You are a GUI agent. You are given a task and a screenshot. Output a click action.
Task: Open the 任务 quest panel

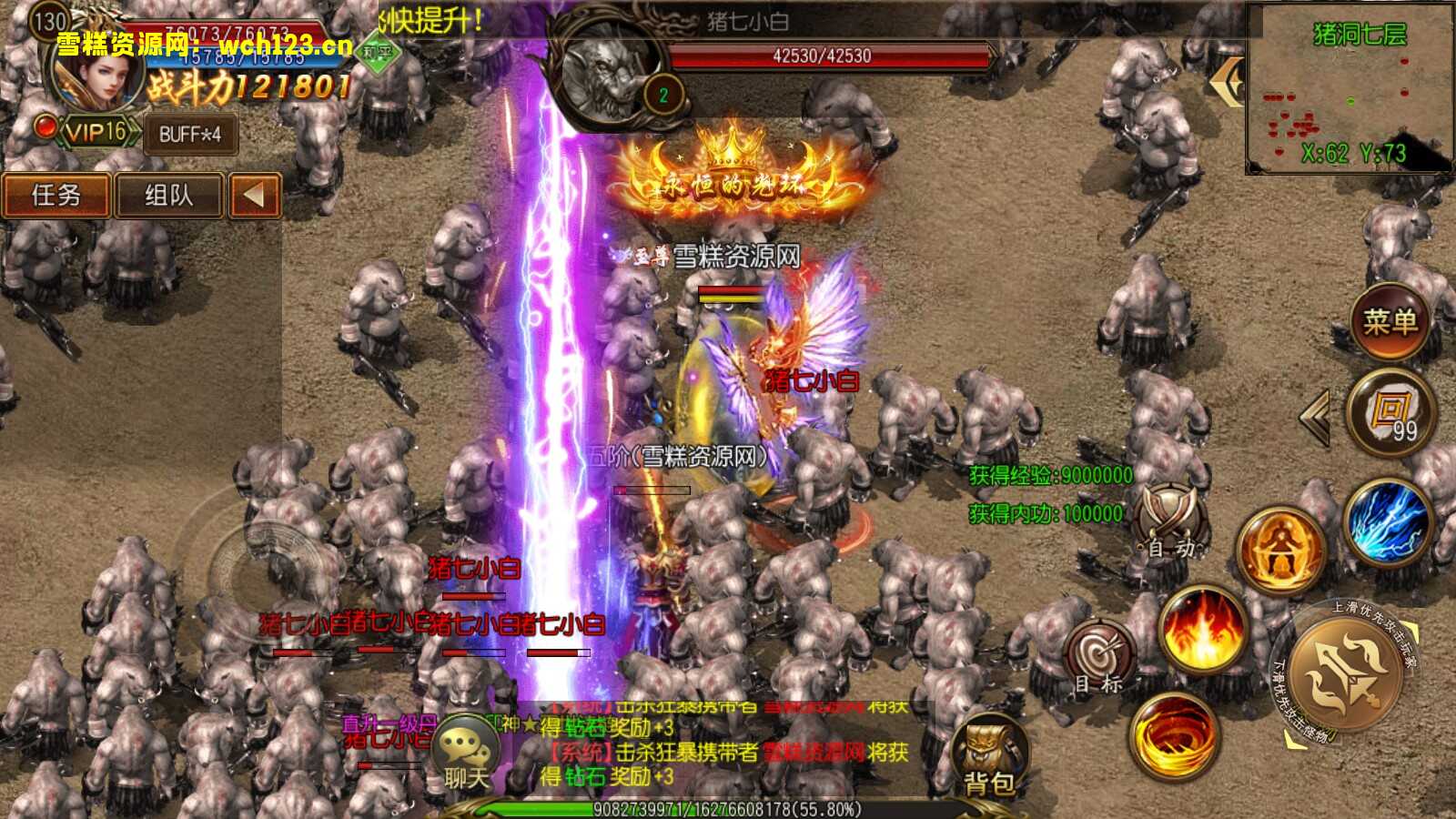point(56,195)
